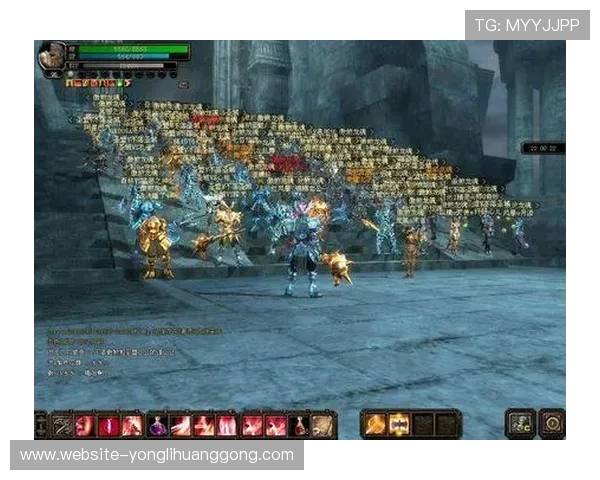This screenshot has width=600, height=480.
Task: Select the crossed weapons hotbar slot
Action: point(63,425)
